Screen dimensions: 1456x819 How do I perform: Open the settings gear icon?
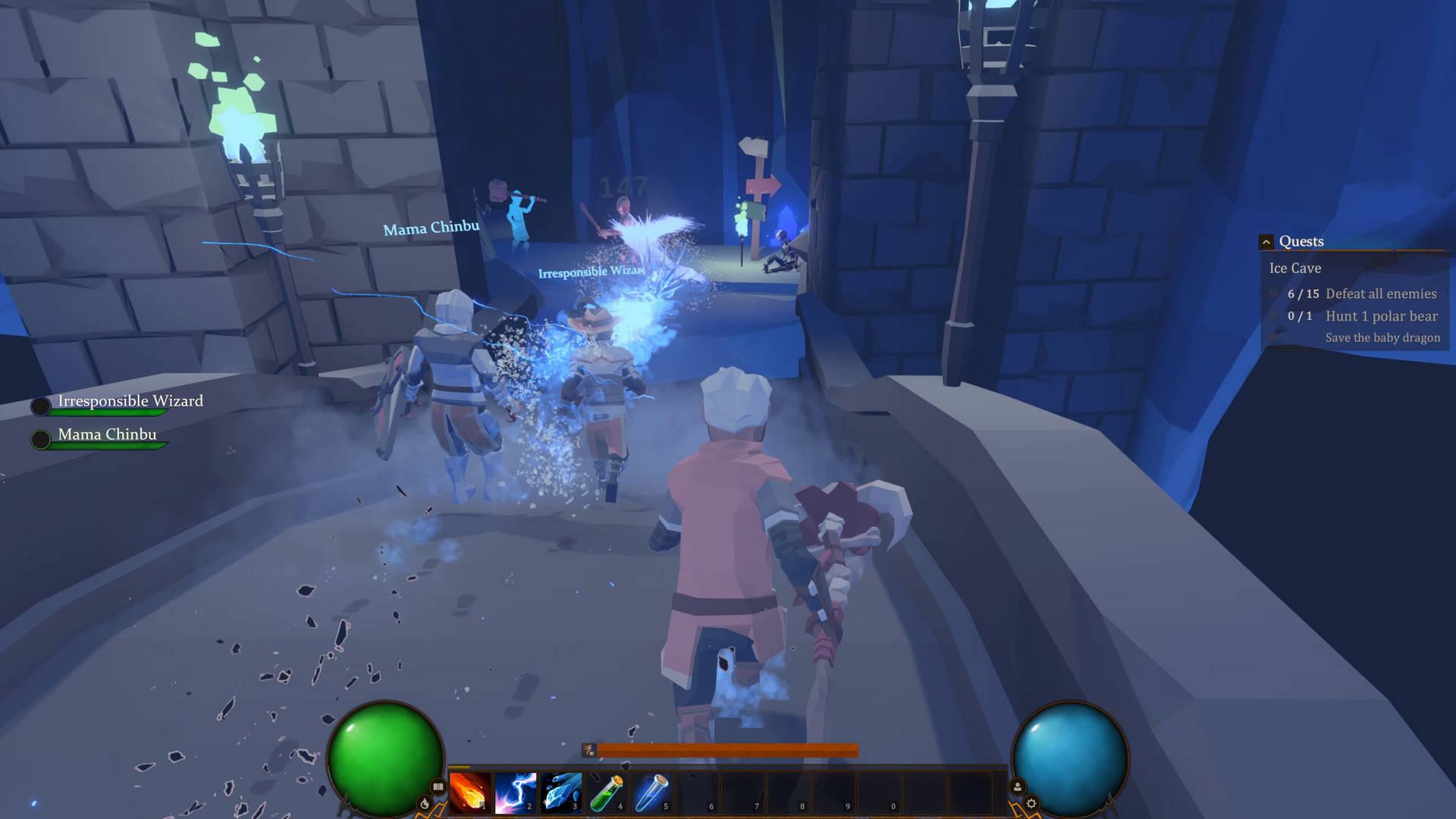coord(1031,803)
